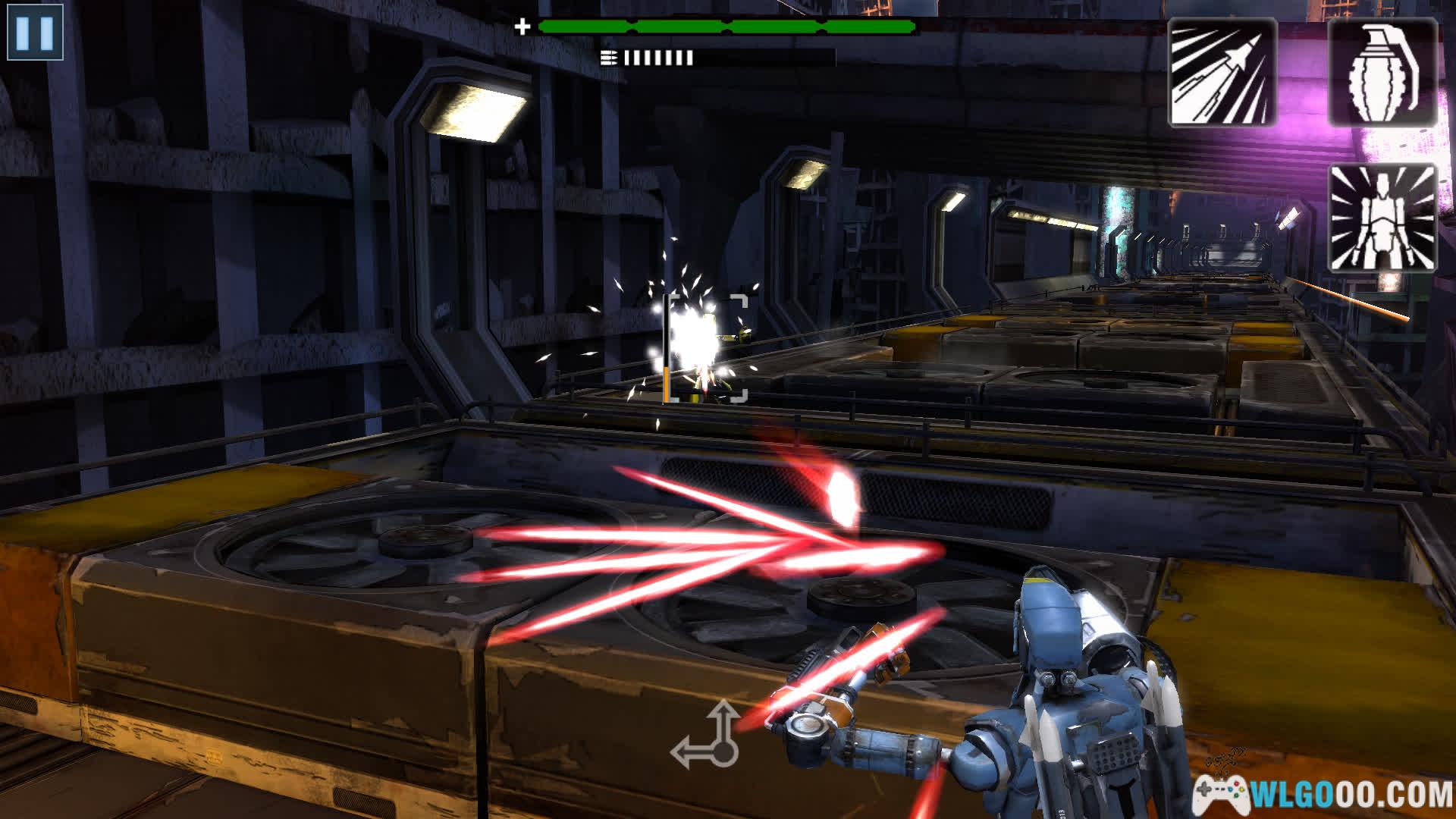This screenshot has width=1456, height=819.
Task: Throw a grenade
Action: [x=1383, y=73]
